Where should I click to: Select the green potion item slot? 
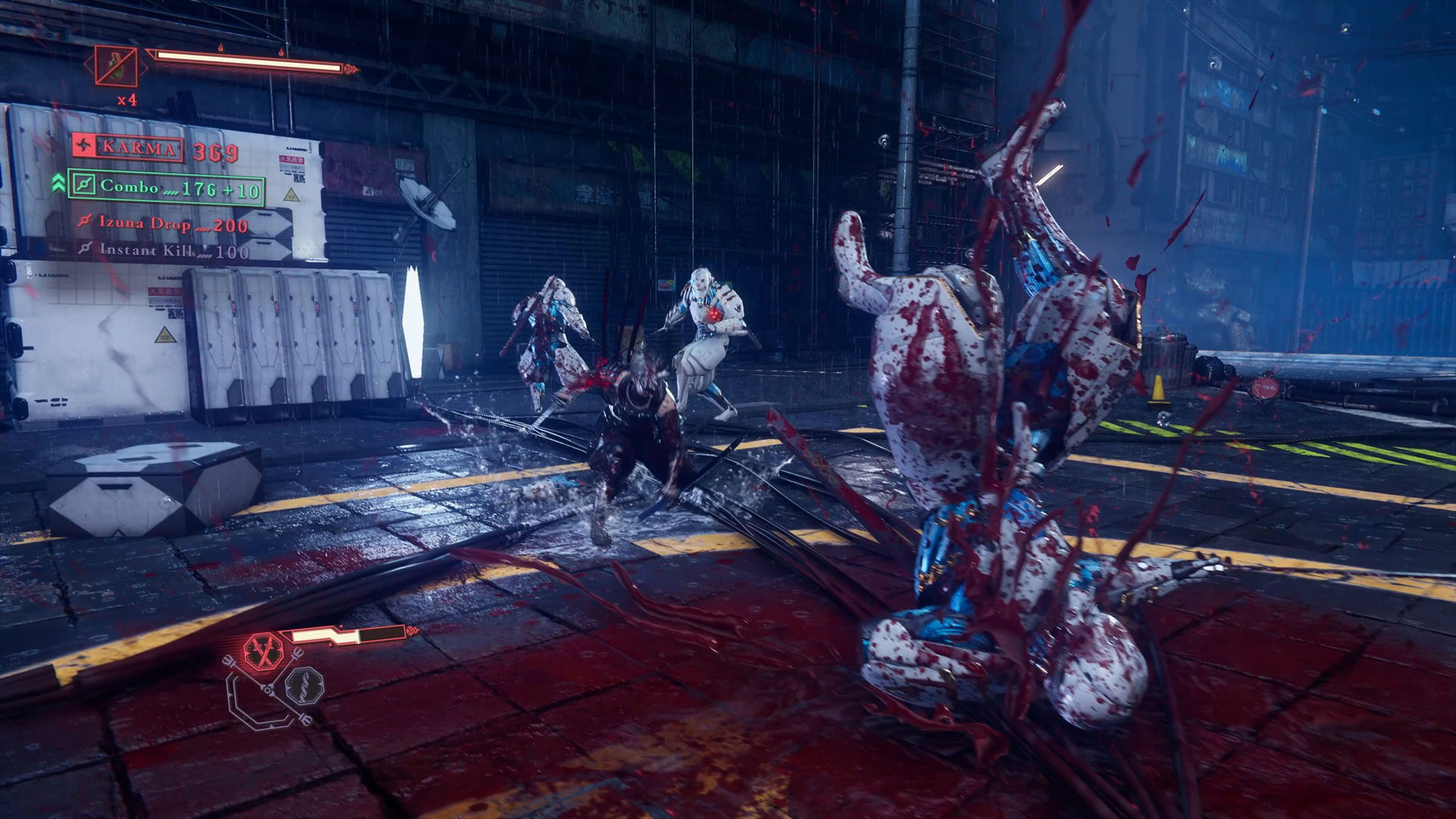coord(117,66)
